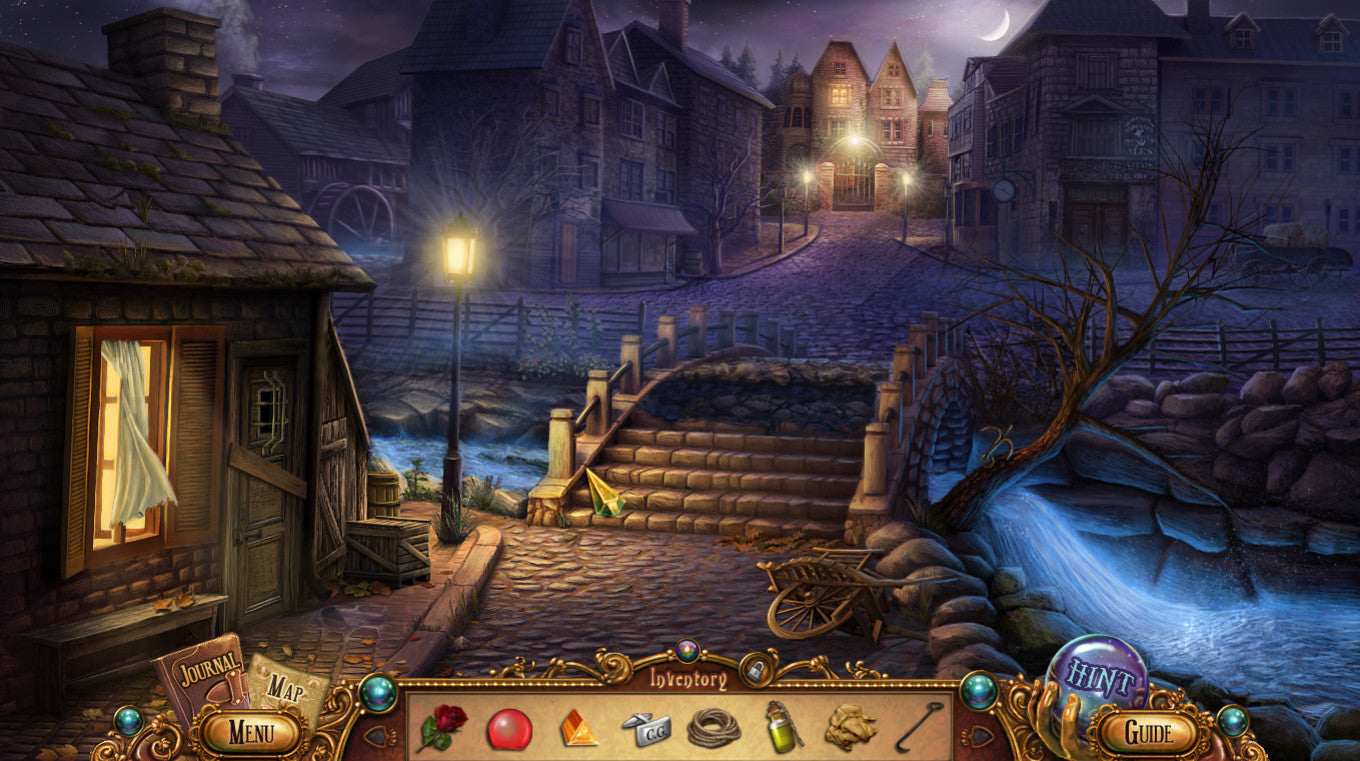Click the yellow crystal on the stone stairs
Viewport: 1360px width, 761px height.
point(604,493)
